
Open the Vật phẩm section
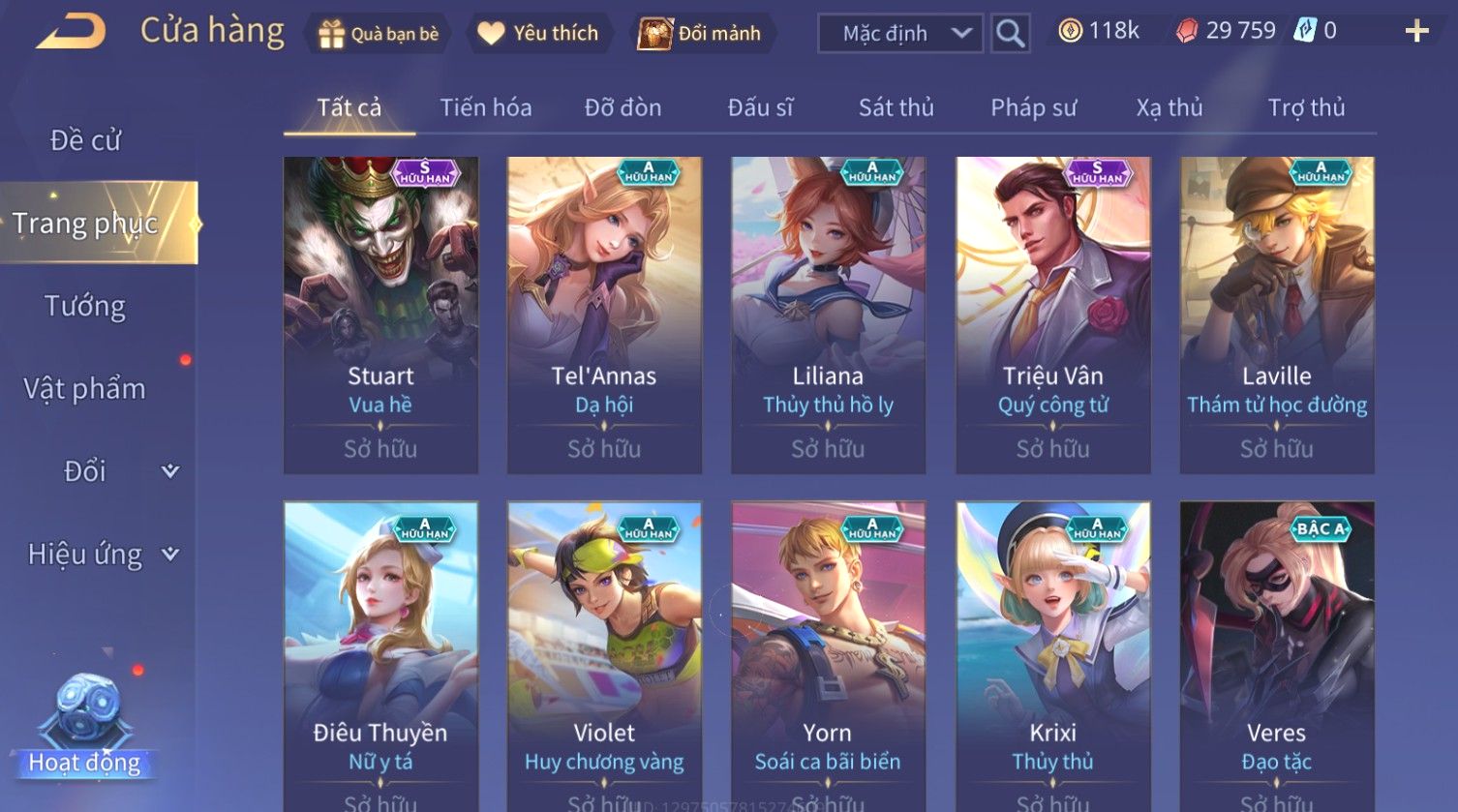coord(85,389)
